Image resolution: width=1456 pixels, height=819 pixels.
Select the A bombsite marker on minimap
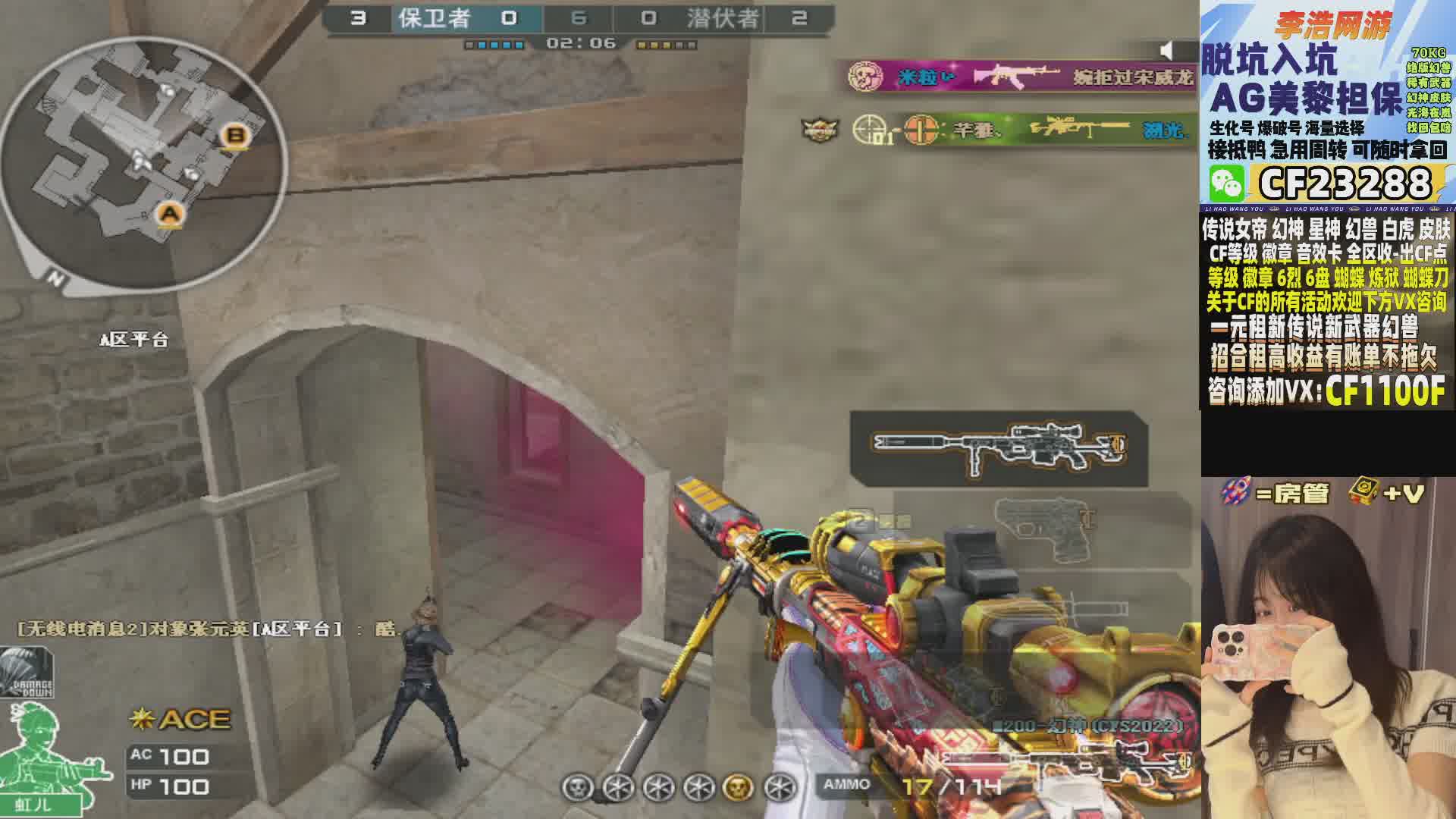click(x=171, y=214)
